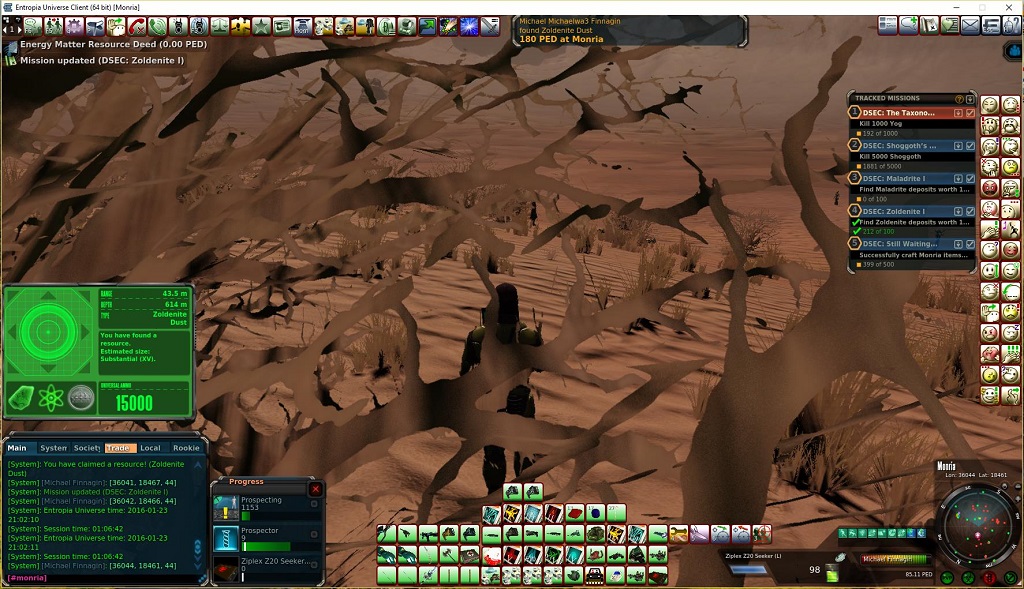Click the 15000 universal ammo display panel
1024x589 pixels.
[133, 403]
